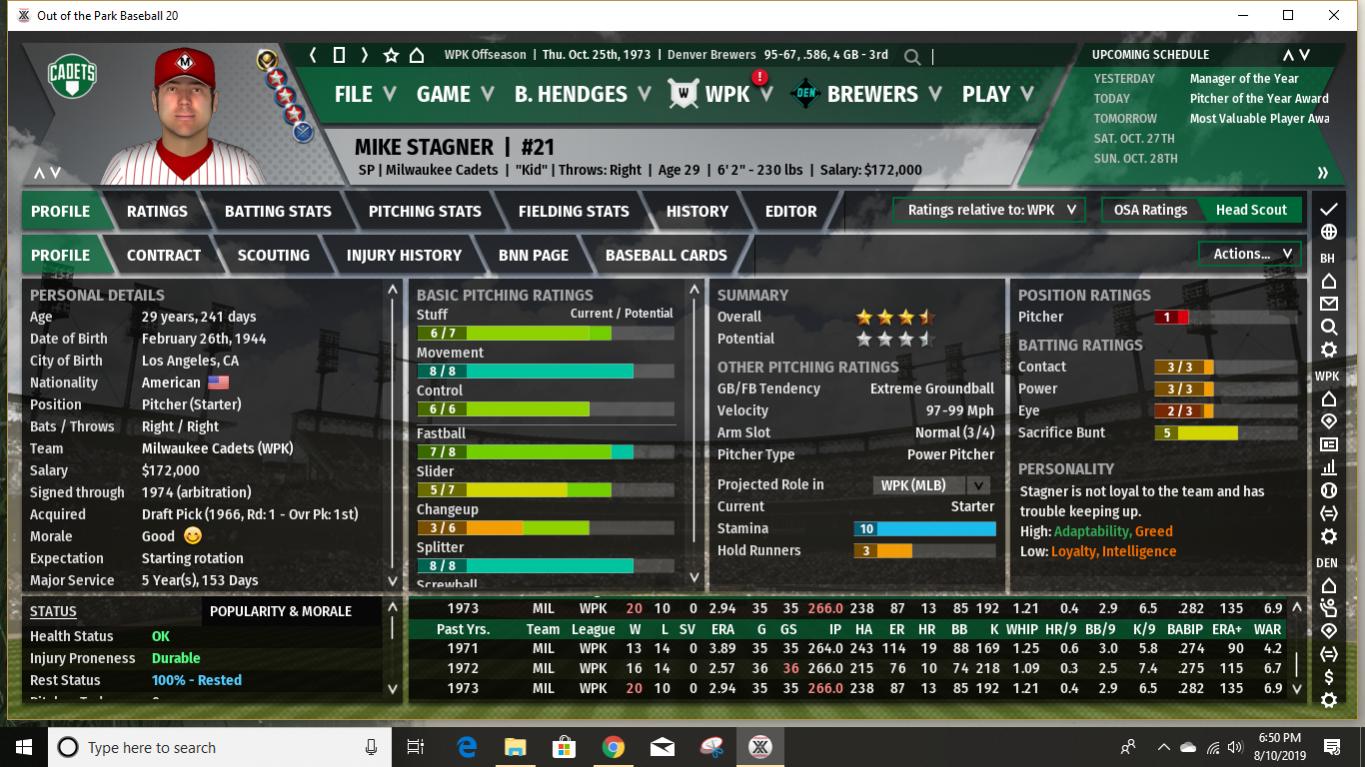
Task: Click Pitcher of the Year Award in Upcoming Schedule
Action: (1258, 100)
